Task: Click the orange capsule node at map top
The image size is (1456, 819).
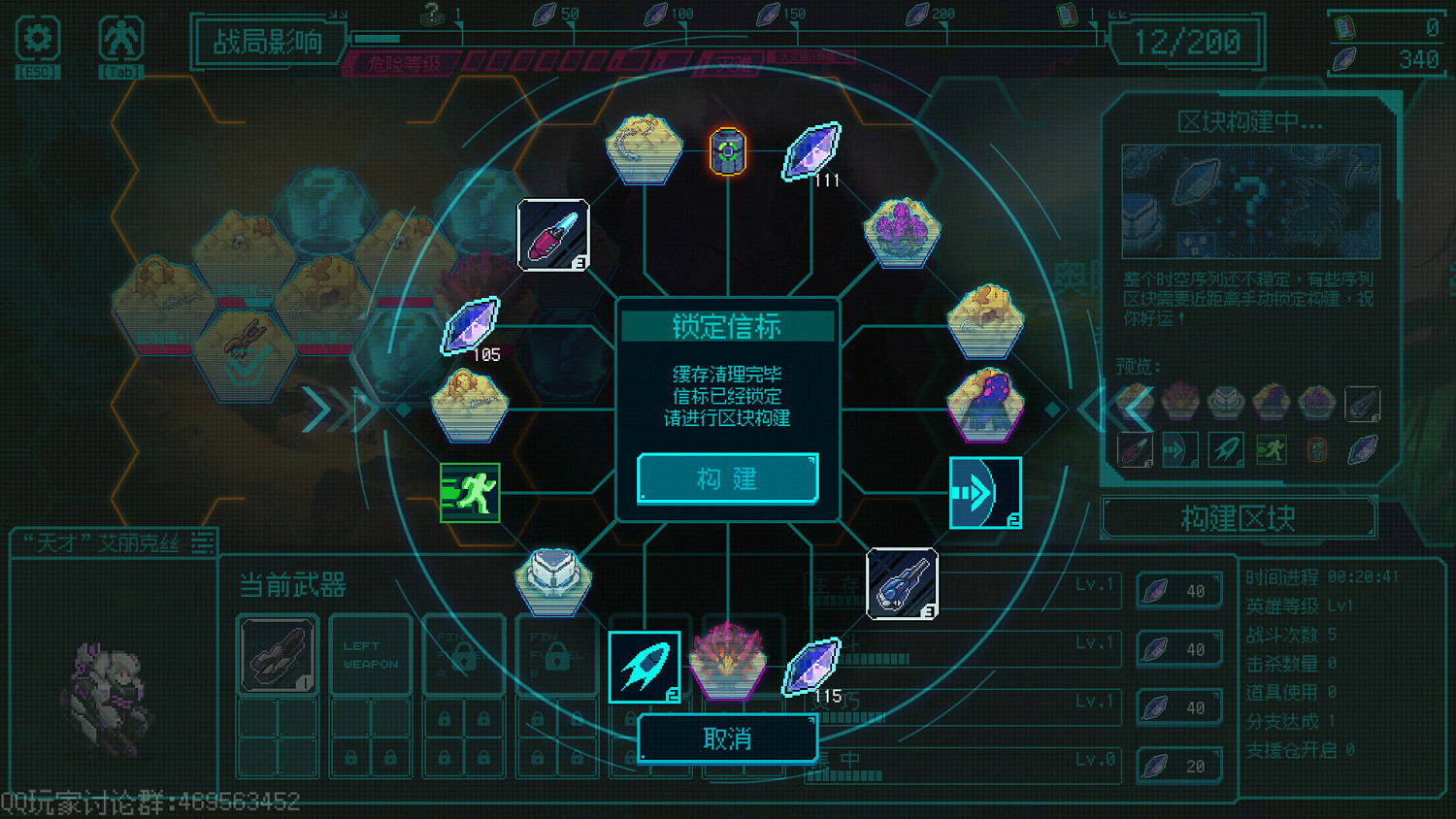Action: (x=728, y=150)
